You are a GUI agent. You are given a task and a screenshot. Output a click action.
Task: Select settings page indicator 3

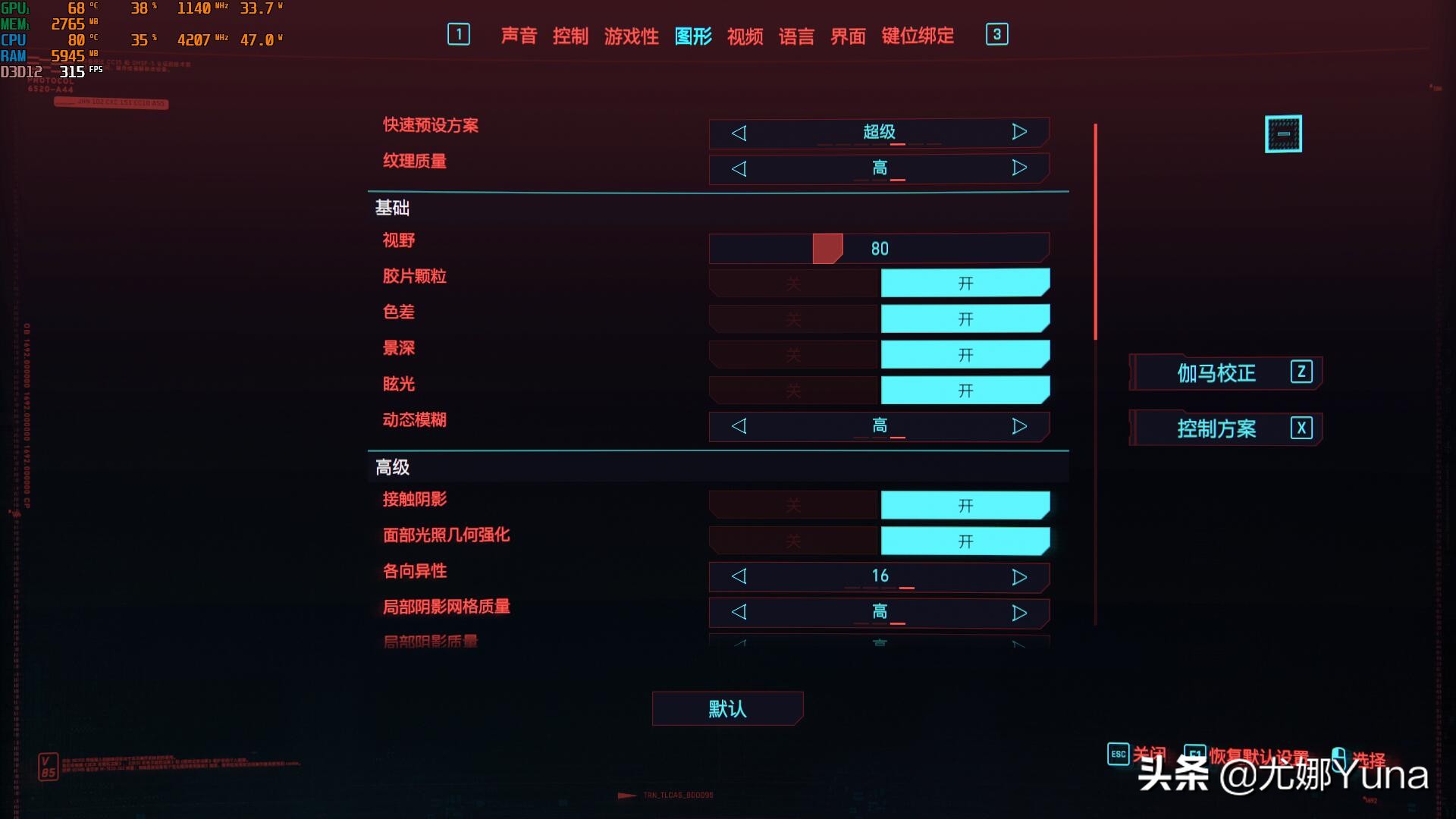[997, 35]
